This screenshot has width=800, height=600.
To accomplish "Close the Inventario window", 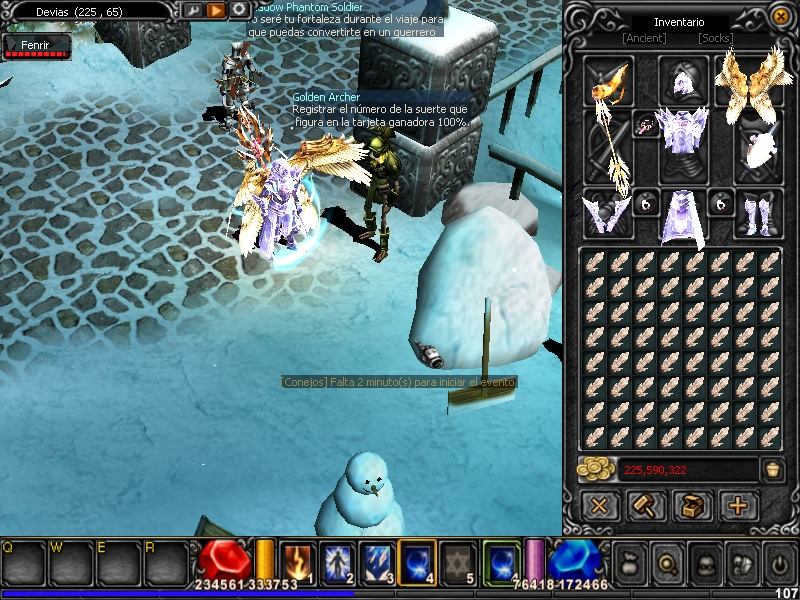I will tap(780, 16).
